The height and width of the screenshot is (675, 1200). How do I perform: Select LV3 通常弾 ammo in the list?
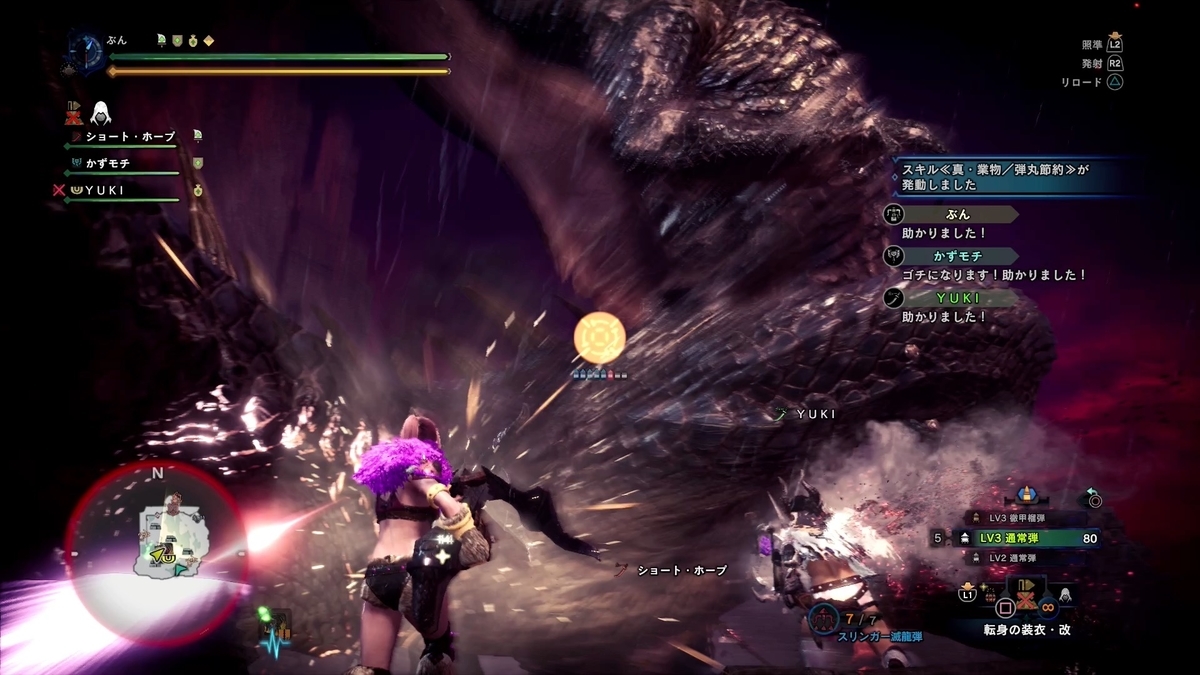click(1020, 538)
